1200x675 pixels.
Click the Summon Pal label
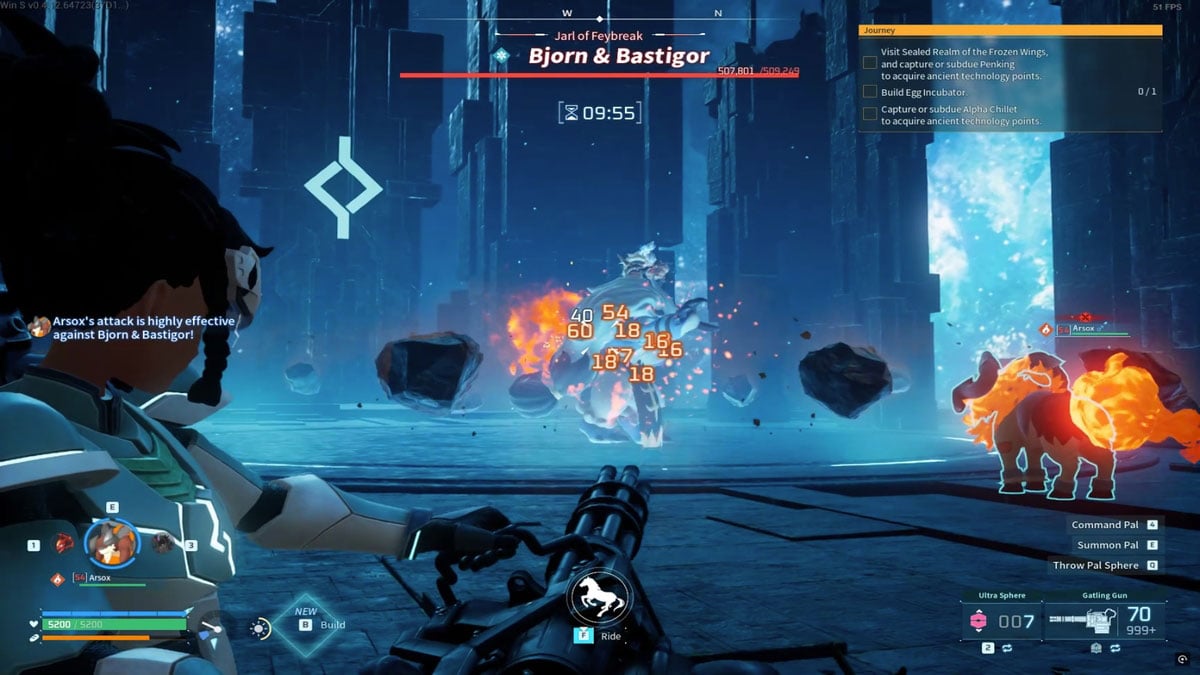[1107, 545]
